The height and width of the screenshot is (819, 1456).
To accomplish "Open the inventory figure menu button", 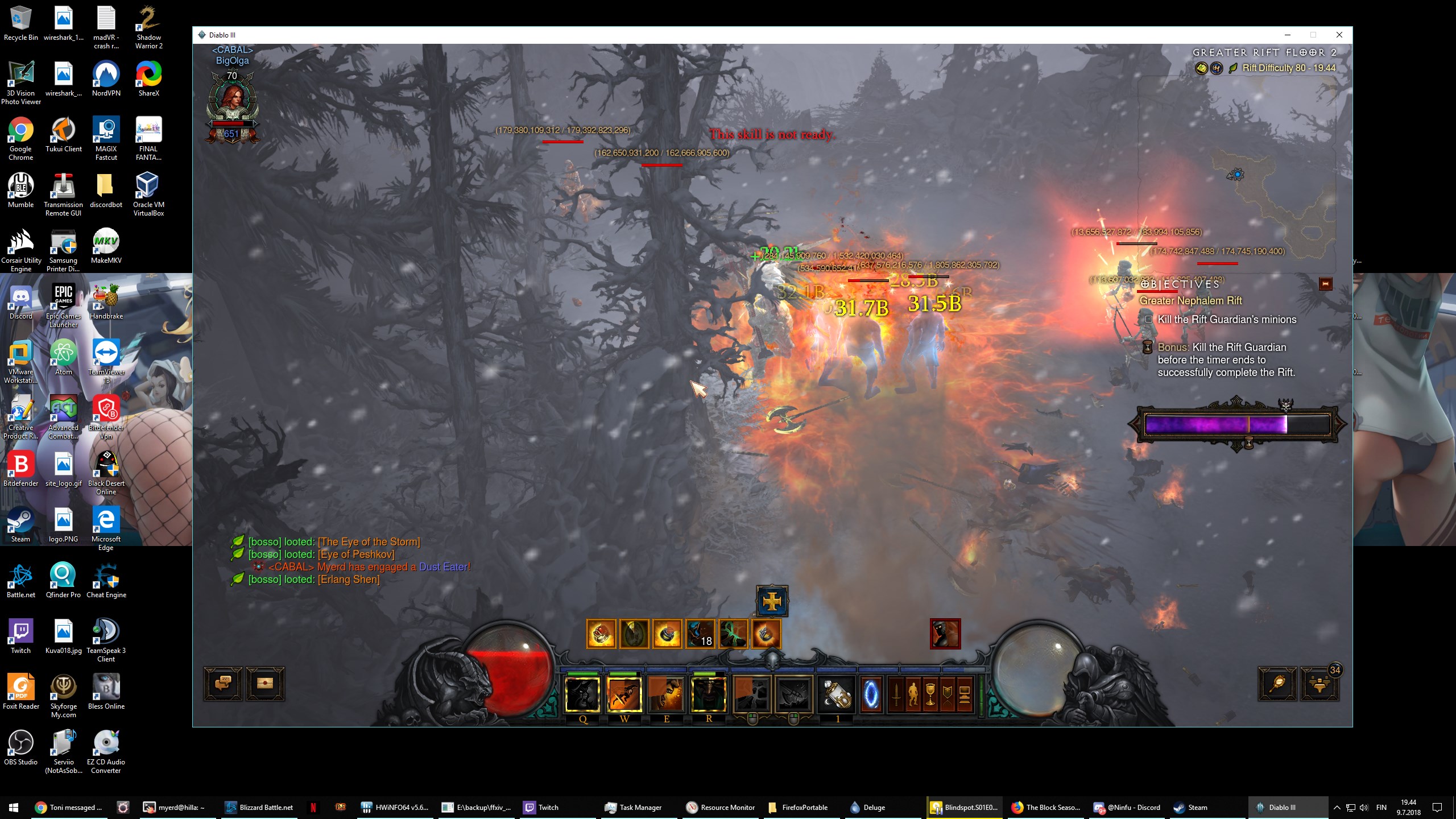I will point(913,695).
